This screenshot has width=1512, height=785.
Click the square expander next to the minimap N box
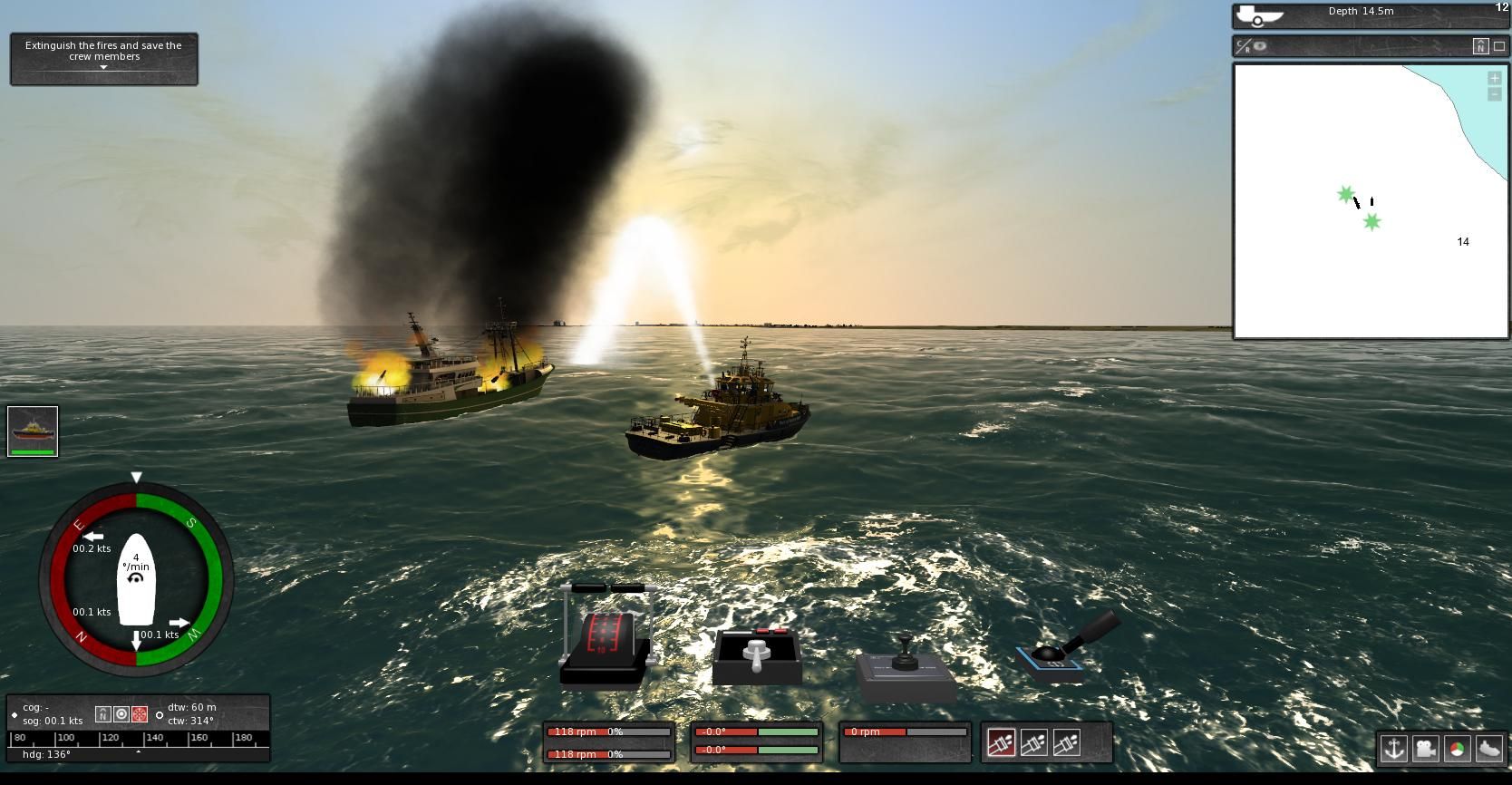point(1499,46)
